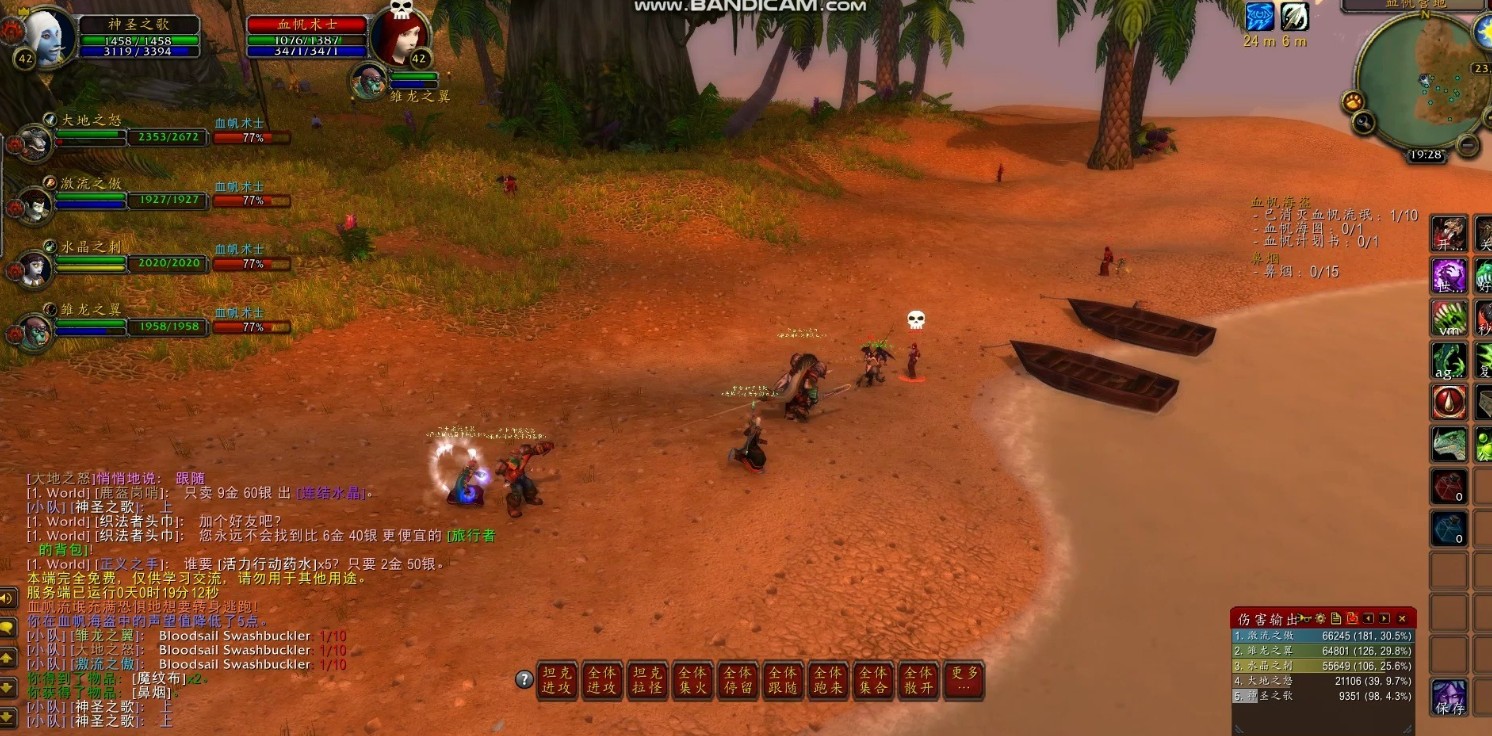
Task: Close the 伤害输出 damage meter window
Action: click(1402, 619)
